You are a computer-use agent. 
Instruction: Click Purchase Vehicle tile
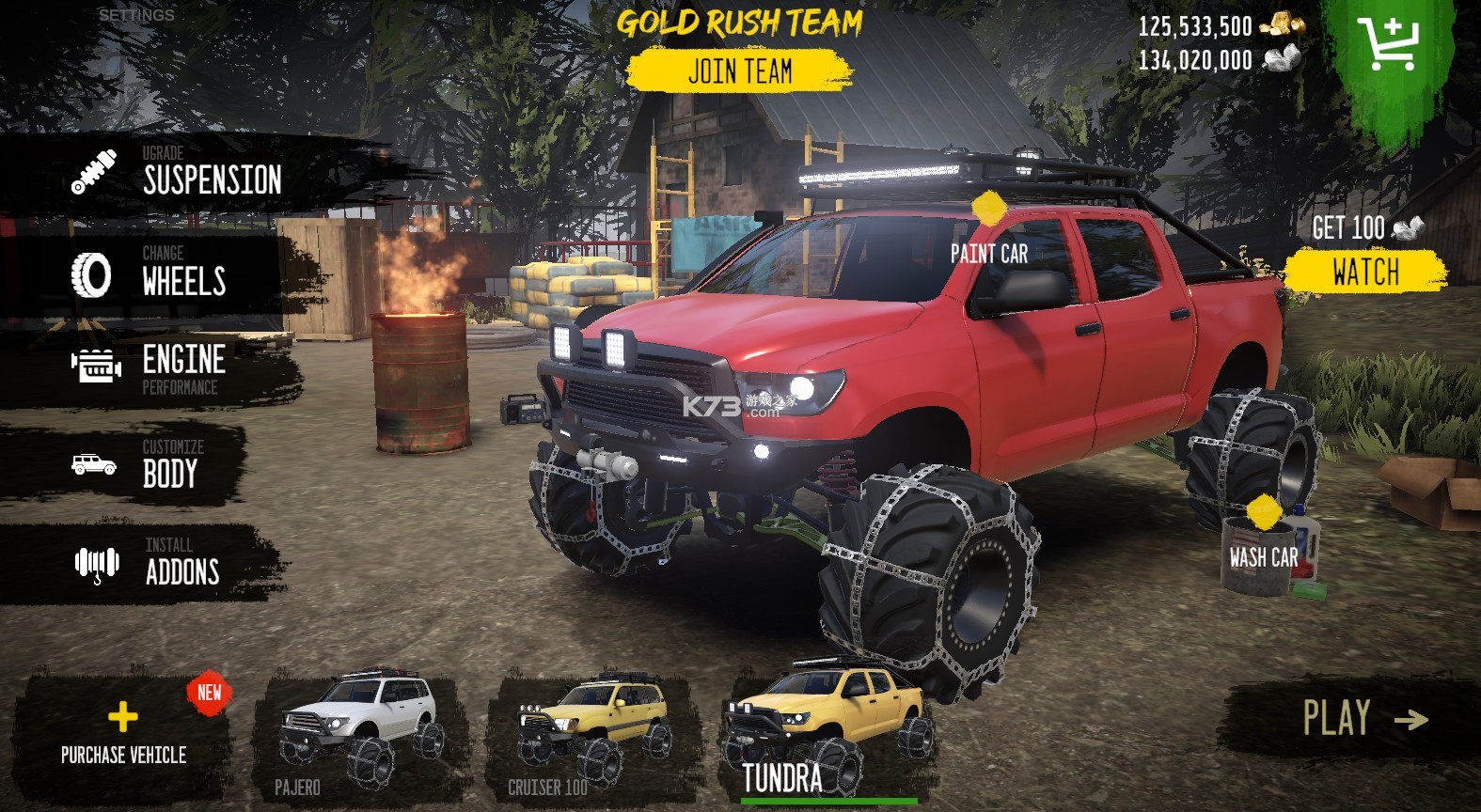point(123,733)
